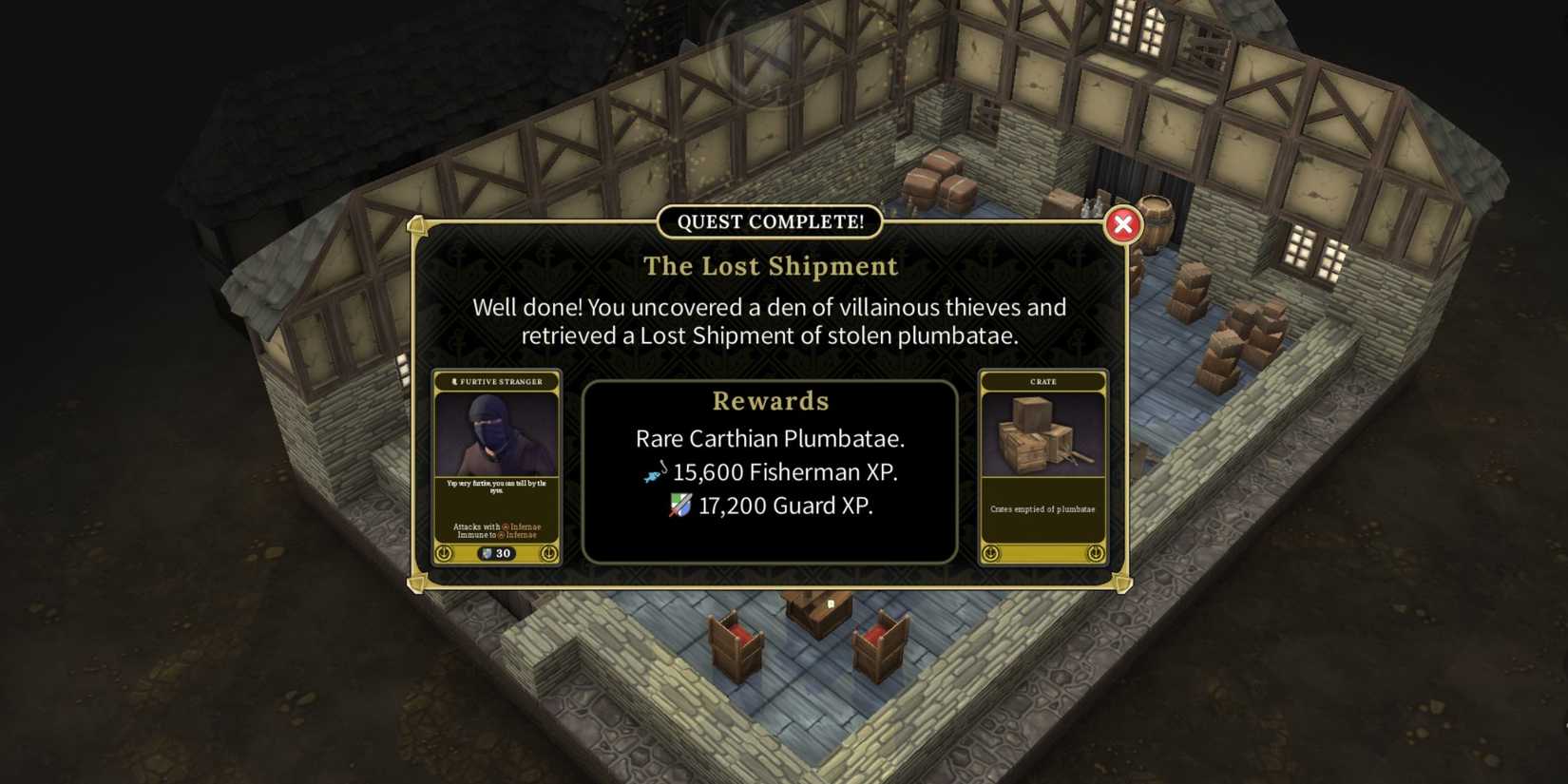
Task: Dismiss the quest popup with the red X
Action: 1123,224
